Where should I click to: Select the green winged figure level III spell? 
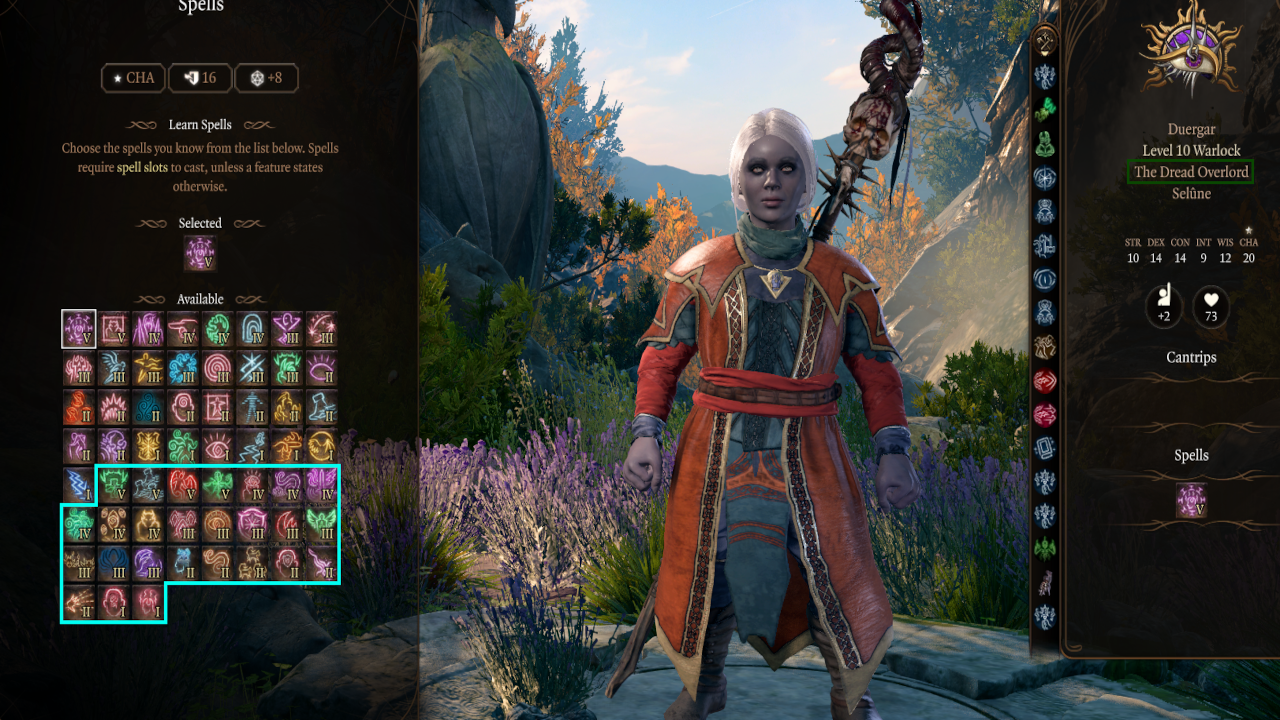tap(323, 524)
